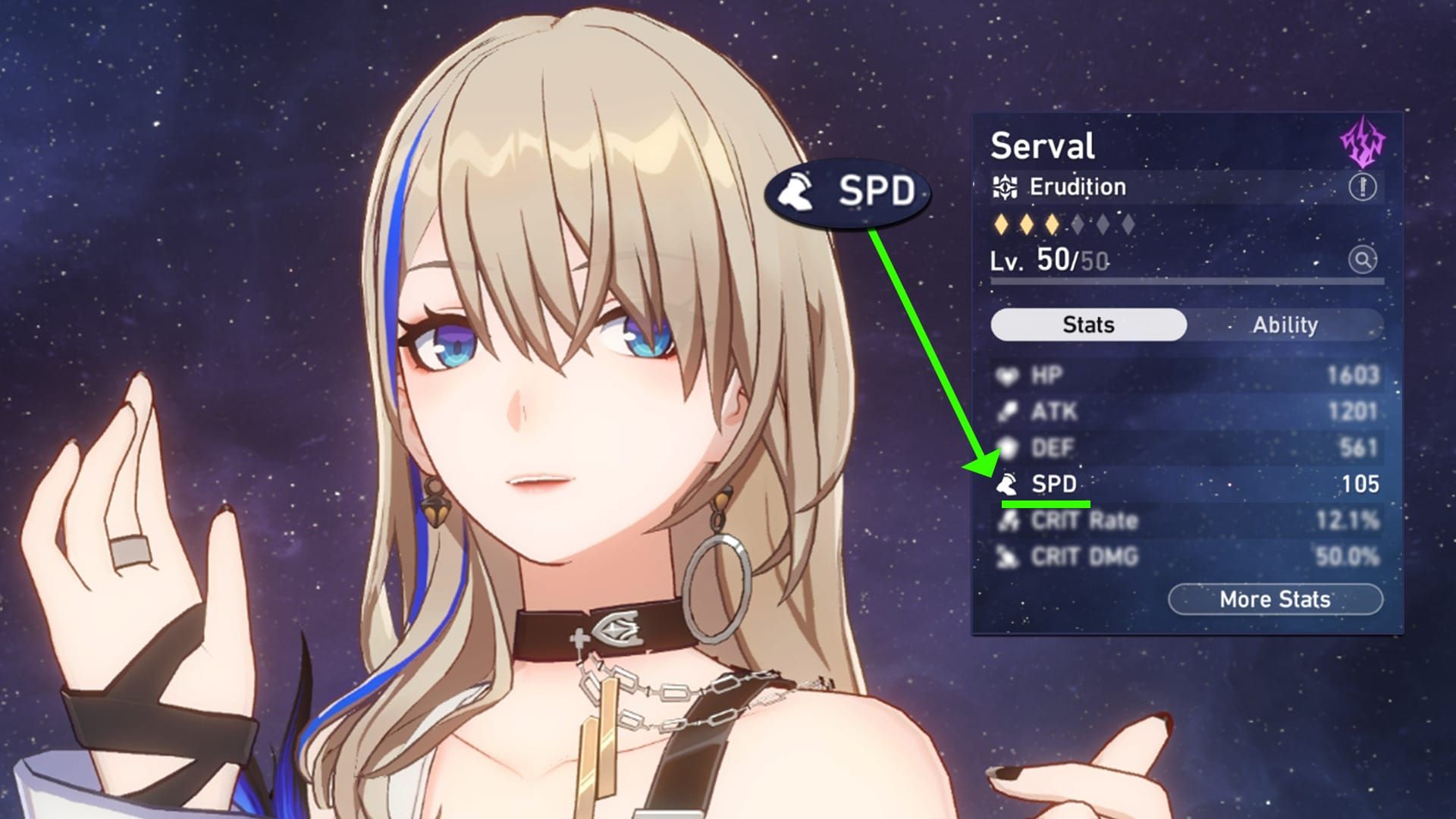Select the Erudition path icon
1456x819 pixels.
pyautogui.click(x=1006, y=187)
